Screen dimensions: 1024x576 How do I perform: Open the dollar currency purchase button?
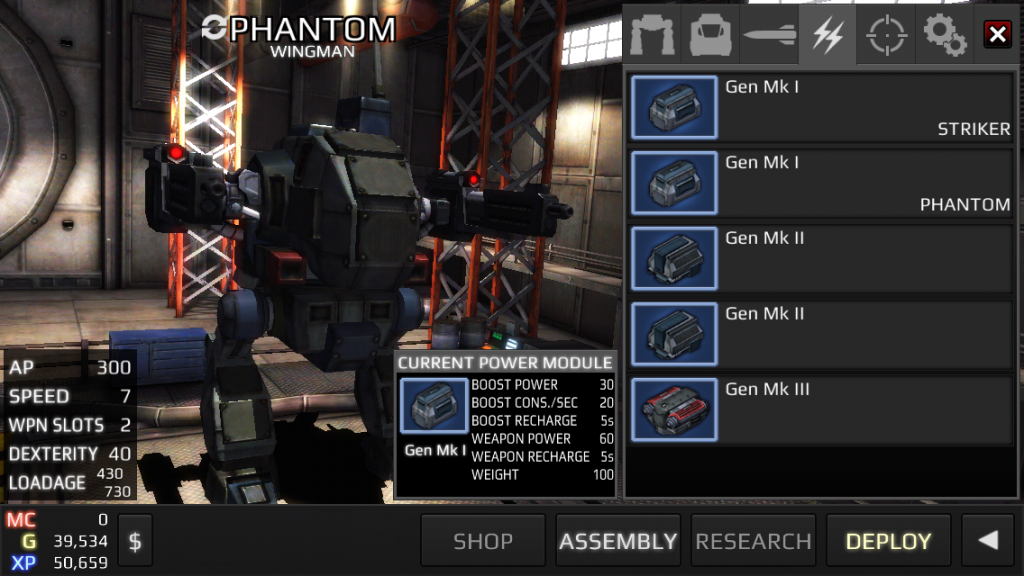(135, 541)
